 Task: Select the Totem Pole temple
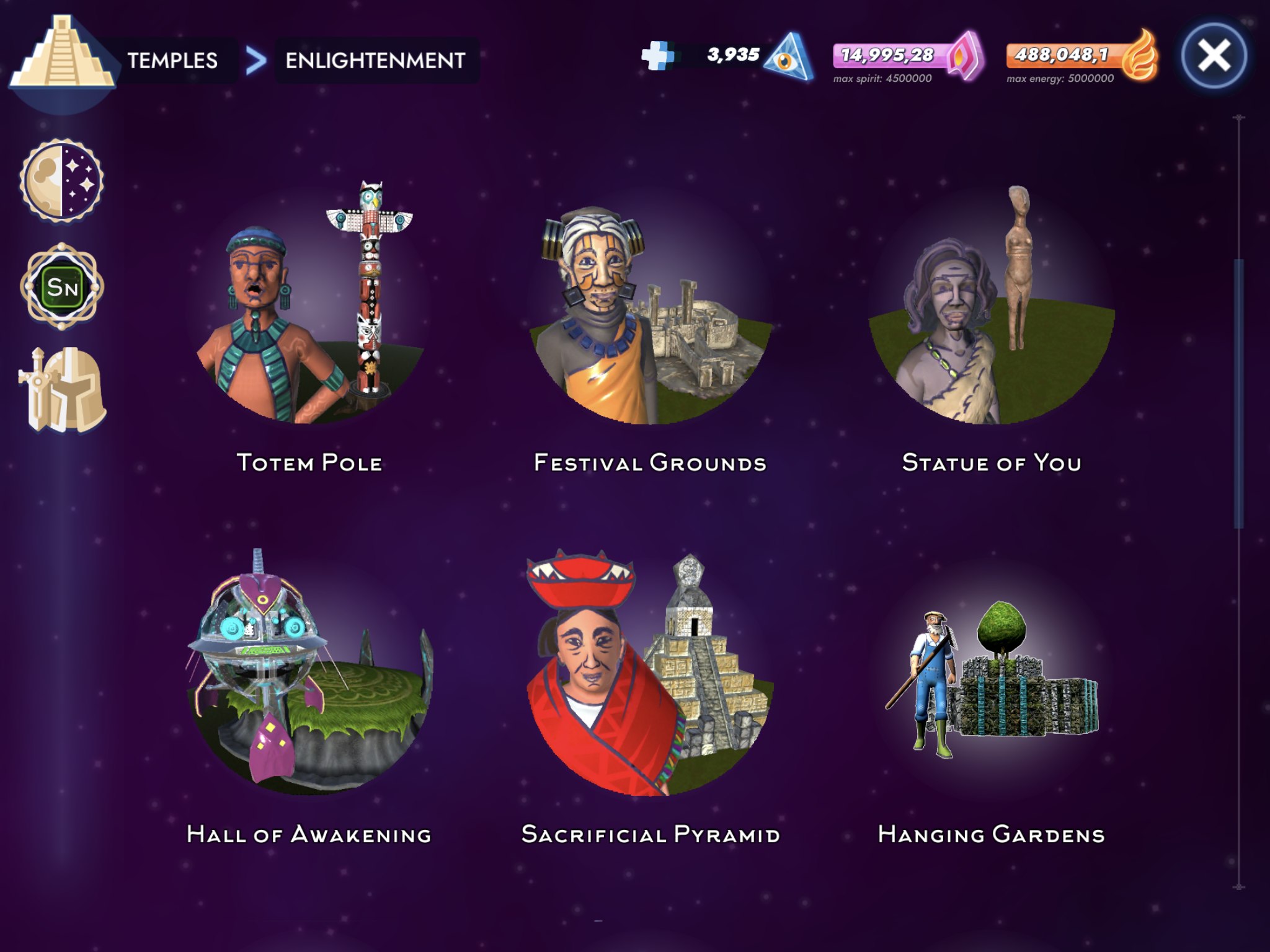tap(309, 310)
